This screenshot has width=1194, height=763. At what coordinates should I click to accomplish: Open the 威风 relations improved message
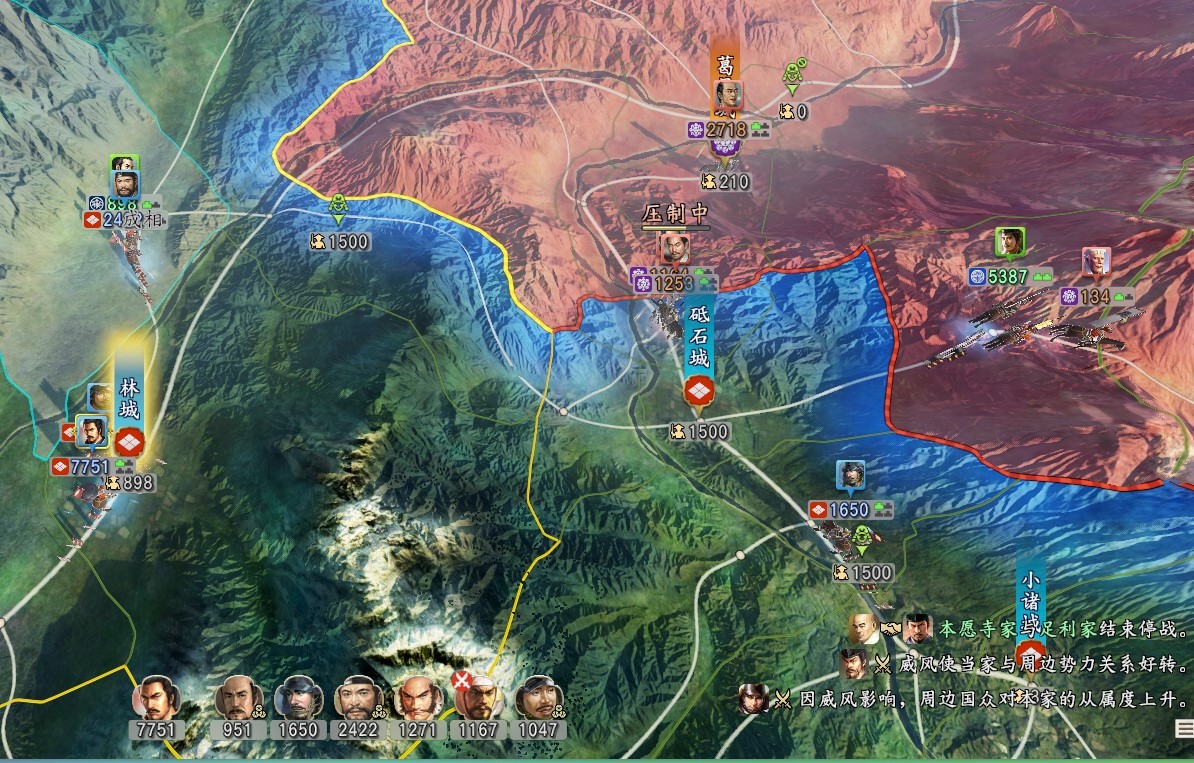[1030, 664]
